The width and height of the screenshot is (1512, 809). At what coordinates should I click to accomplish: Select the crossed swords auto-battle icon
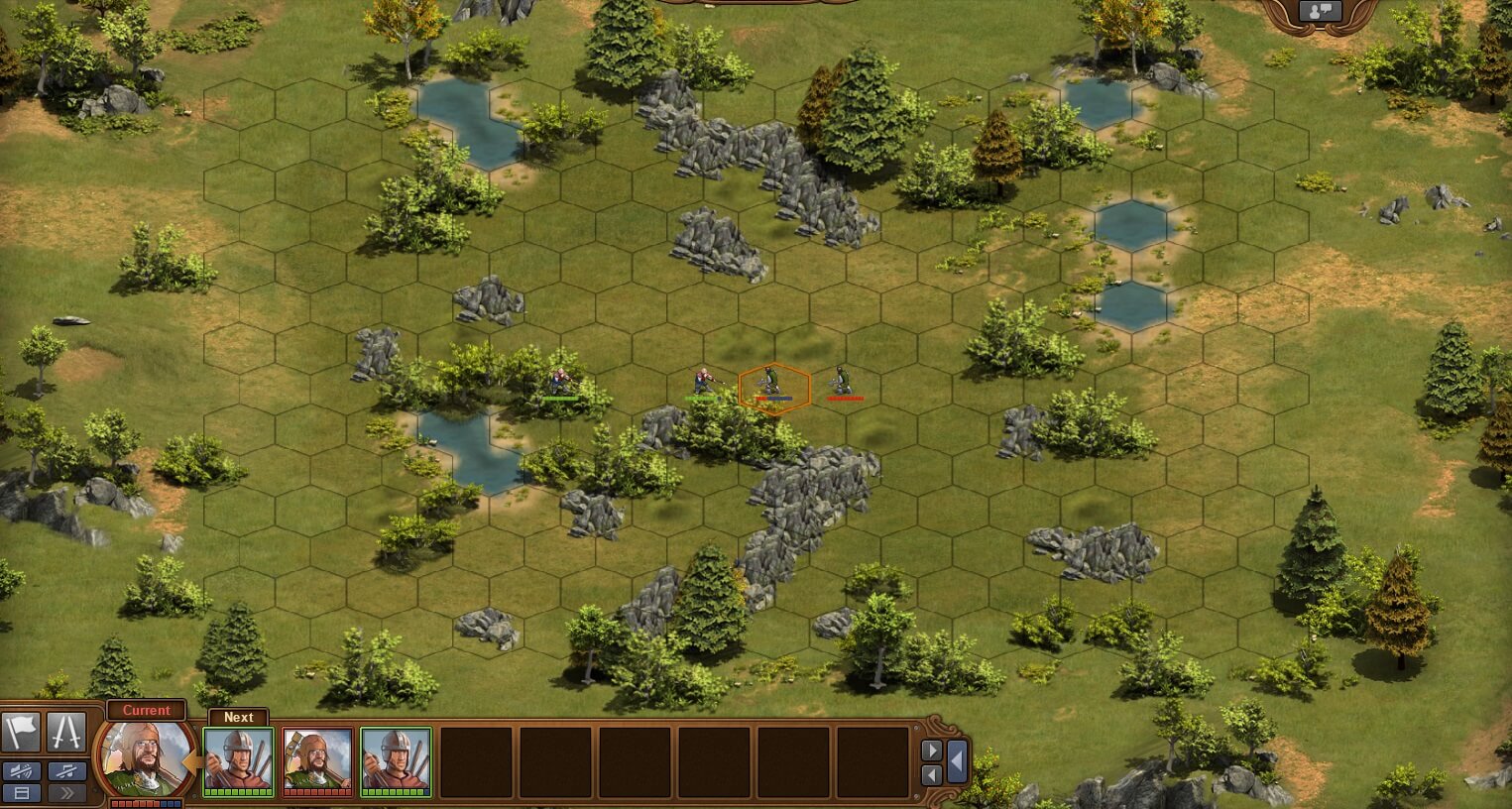click(x=65, y=734)
